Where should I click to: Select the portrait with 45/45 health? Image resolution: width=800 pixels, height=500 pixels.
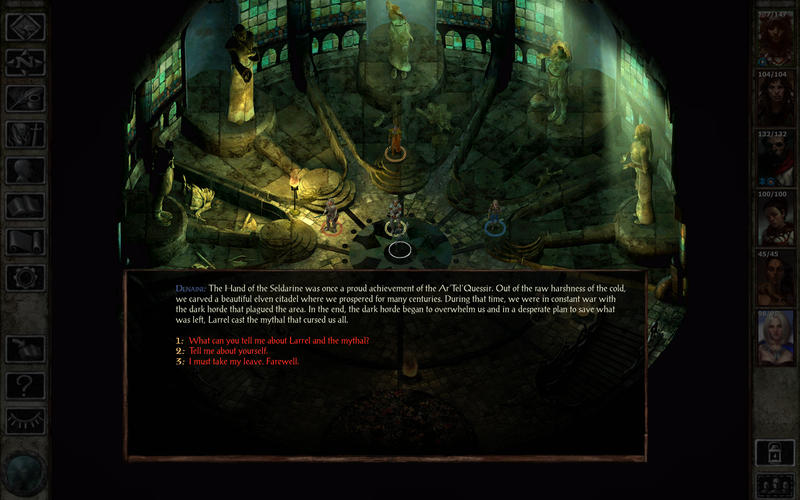tap(776, 277)
